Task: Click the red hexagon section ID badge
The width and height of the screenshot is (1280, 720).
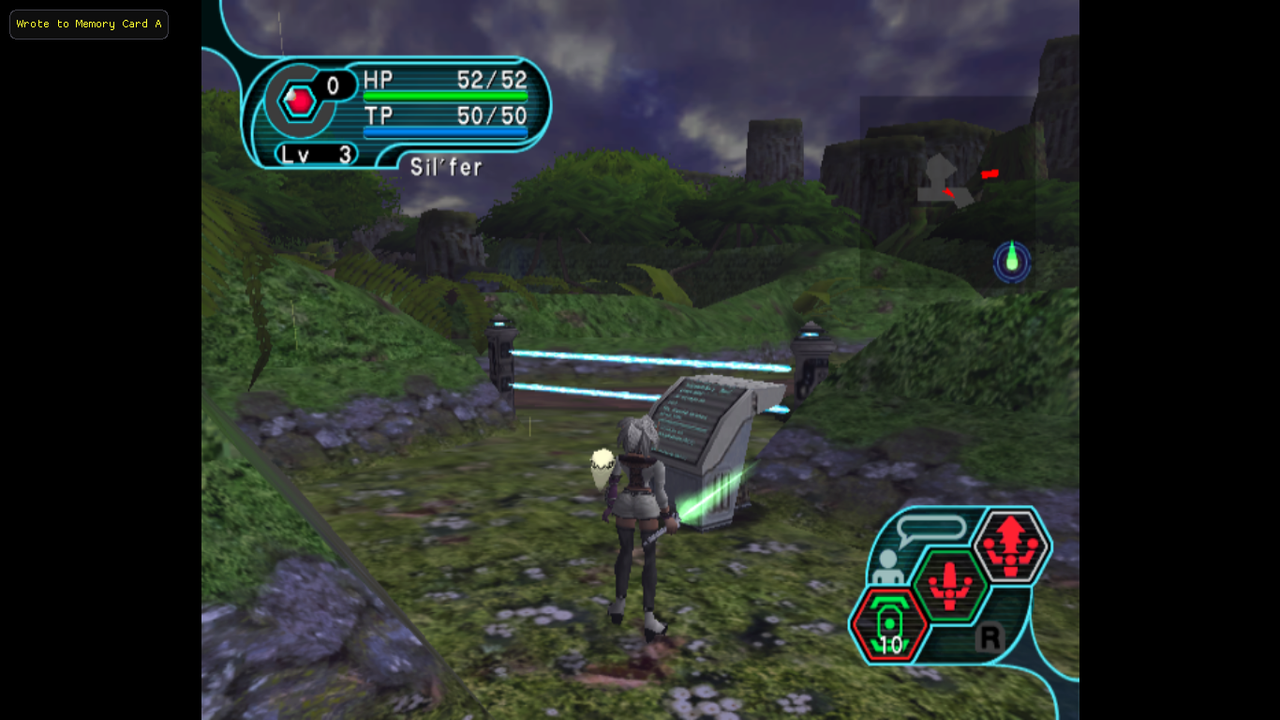Action: (x=298, y=100)
